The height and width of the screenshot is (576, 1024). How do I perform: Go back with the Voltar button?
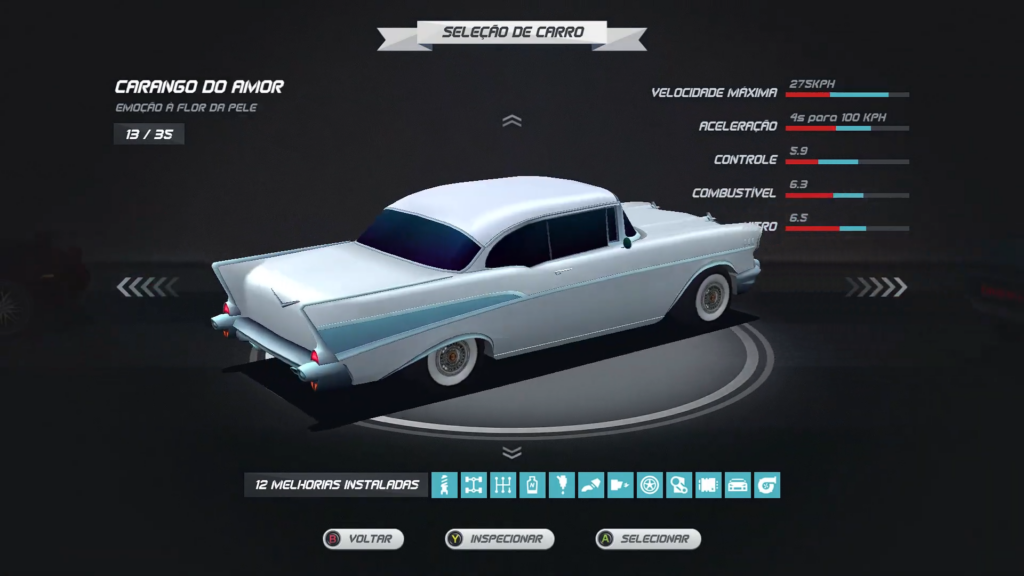pyautogui.click(x=363, y=539)
